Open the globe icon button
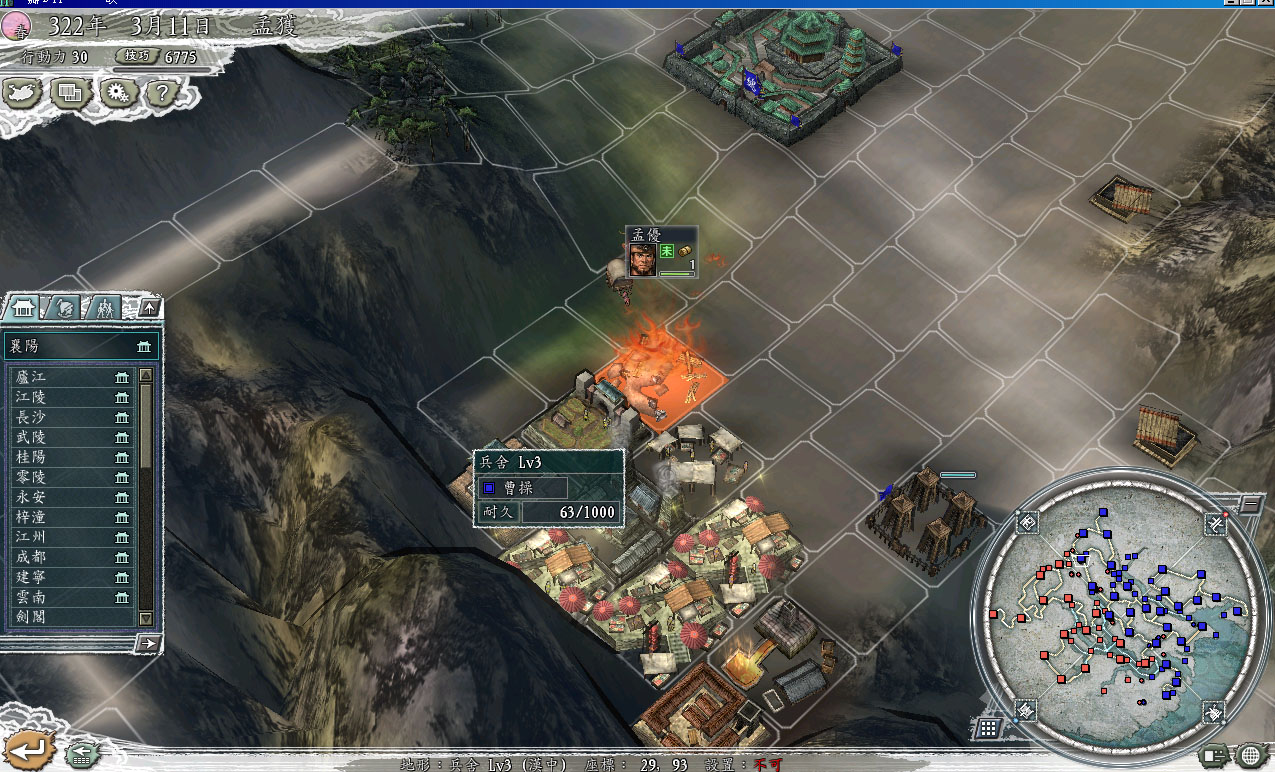Screen dimensions: 1275x772 click(x=1250, y=755)
